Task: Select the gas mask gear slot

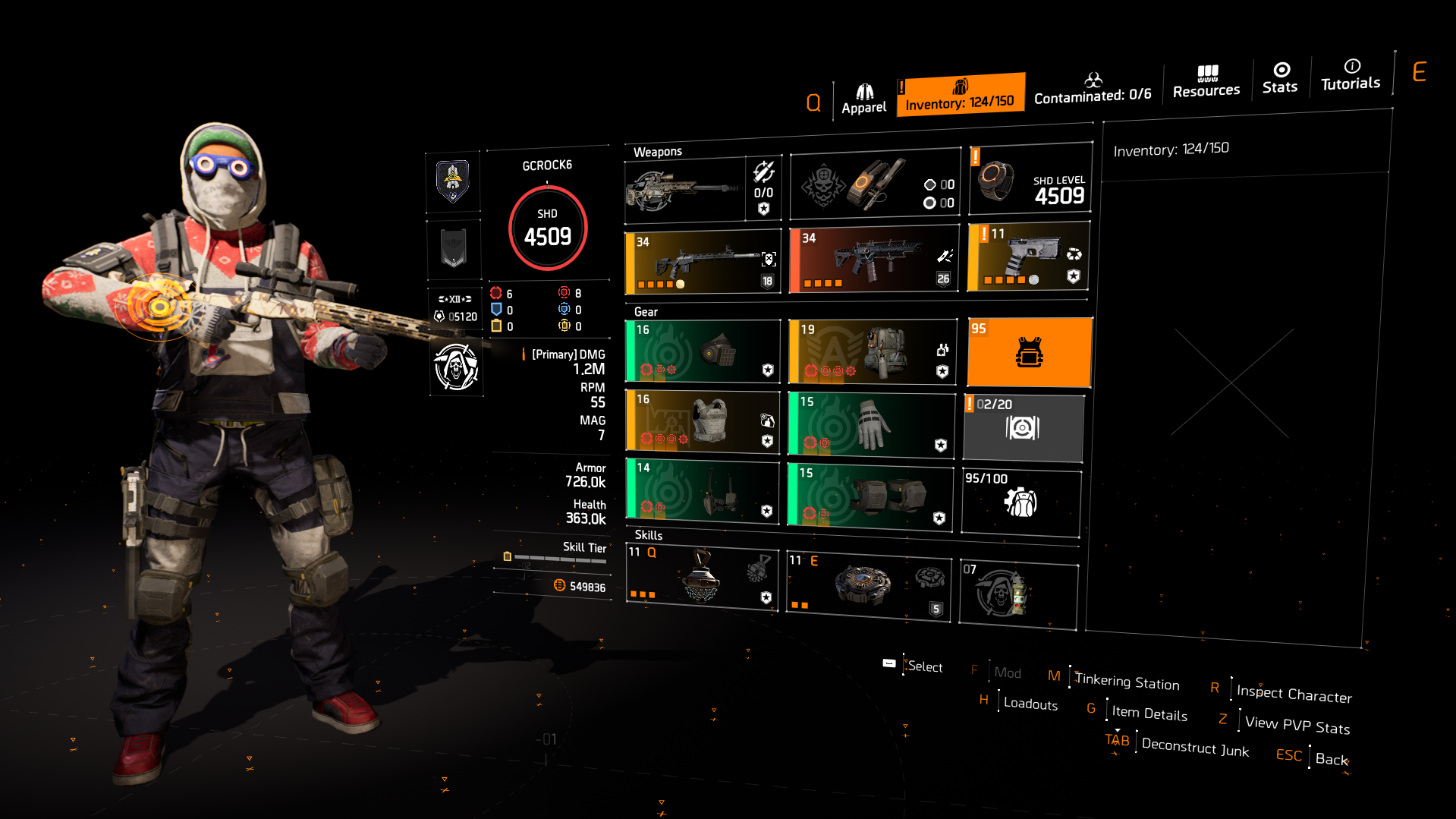Action: [x=702, y=351]
